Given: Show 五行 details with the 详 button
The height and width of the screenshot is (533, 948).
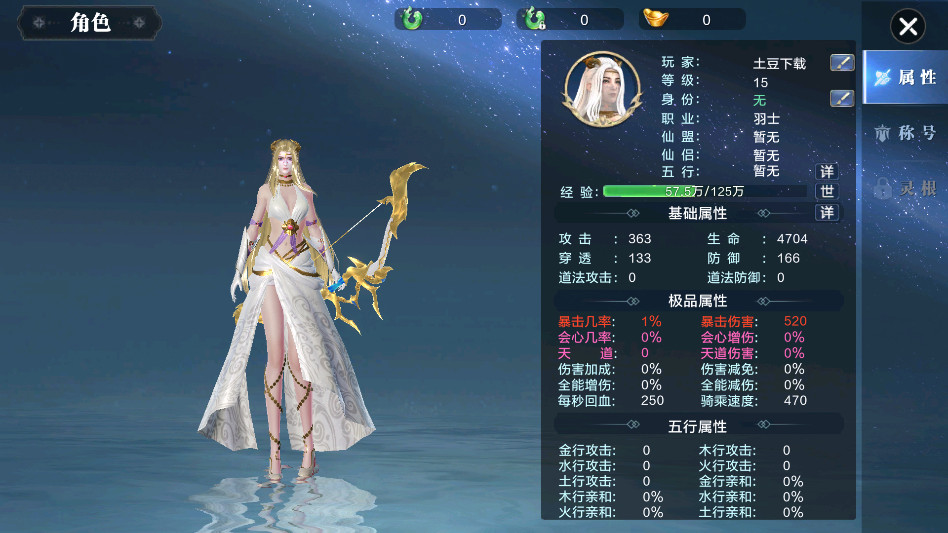Looking at the screenshot, I should pyautogui.click(x=827, y=171).
